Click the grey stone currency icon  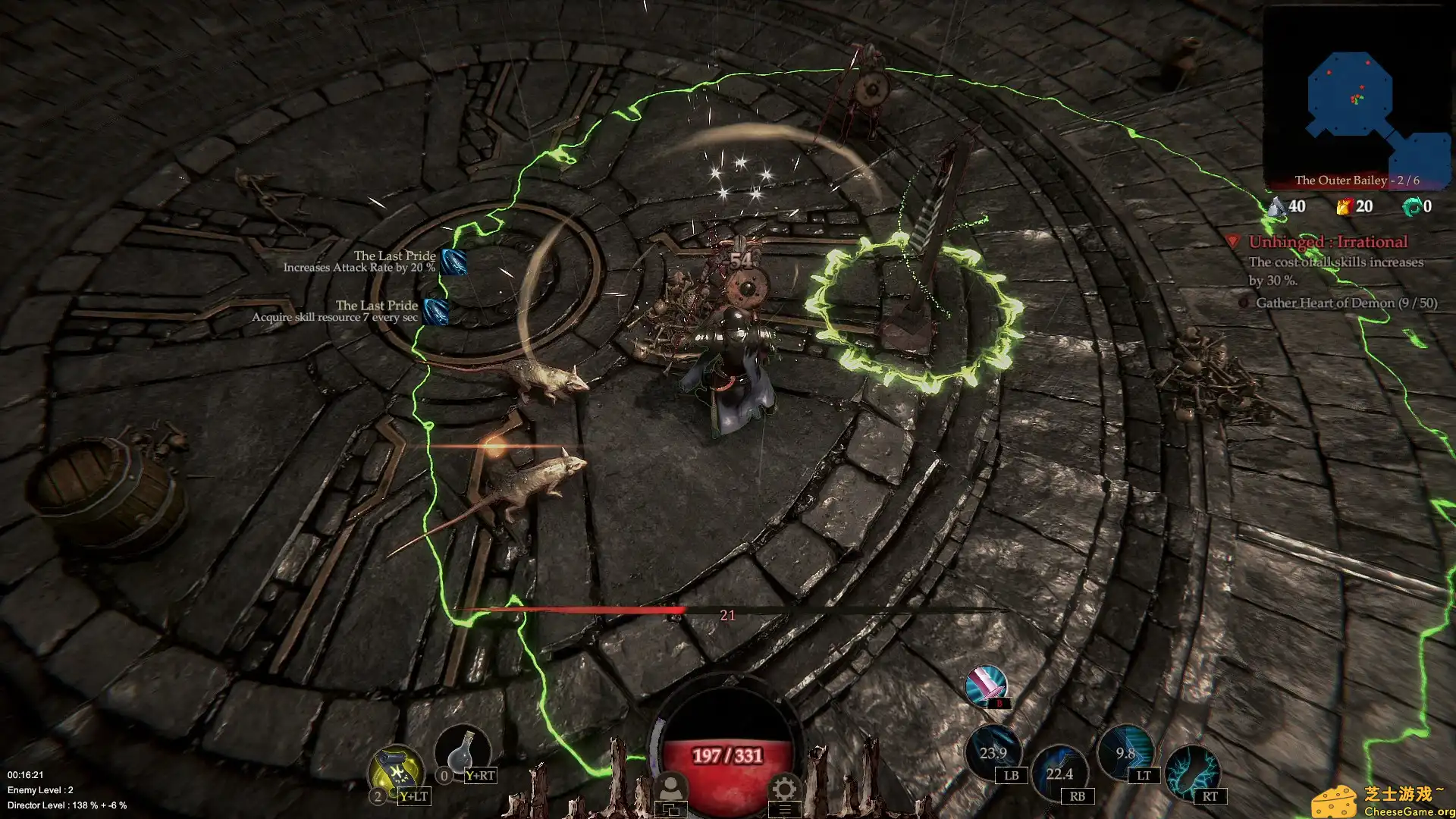tap(1278, 206)
